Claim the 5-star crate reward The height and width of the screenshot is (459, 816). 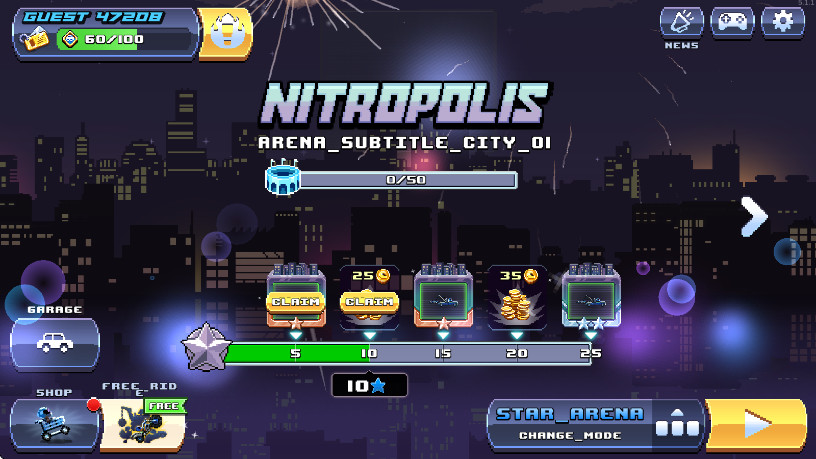[295, 300]
